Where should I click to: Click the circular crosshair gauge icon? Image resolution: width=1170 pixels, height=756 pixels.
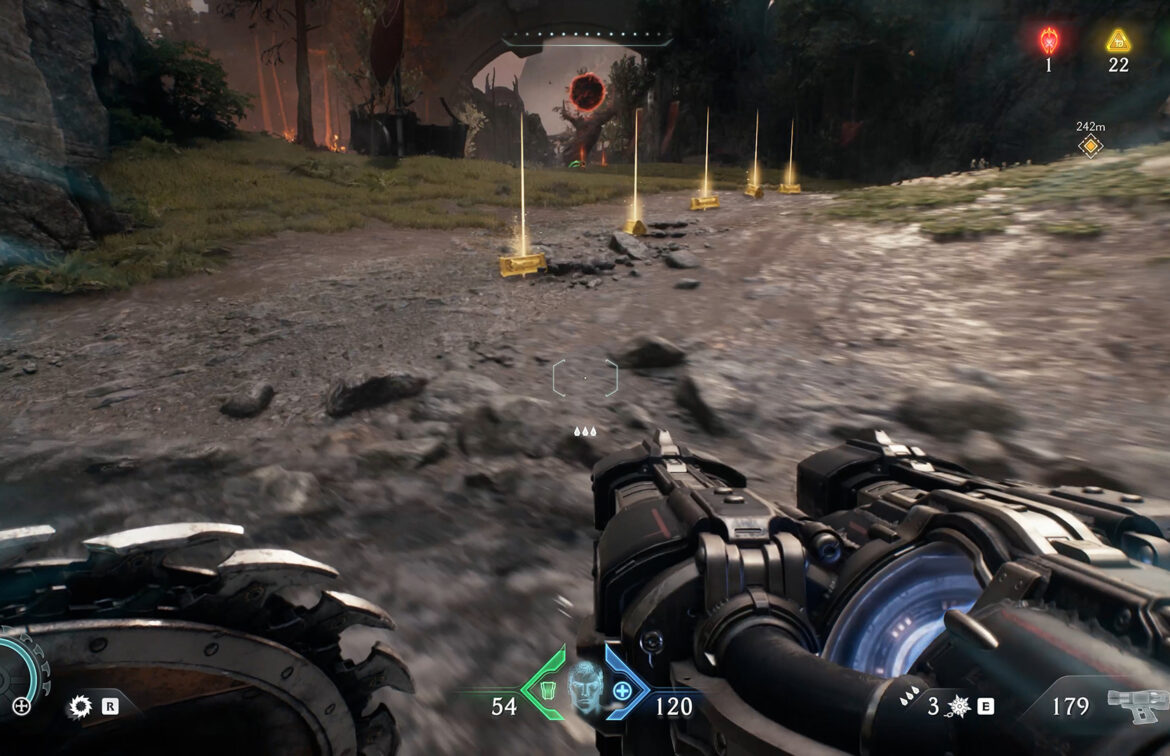tap(20, 705)
